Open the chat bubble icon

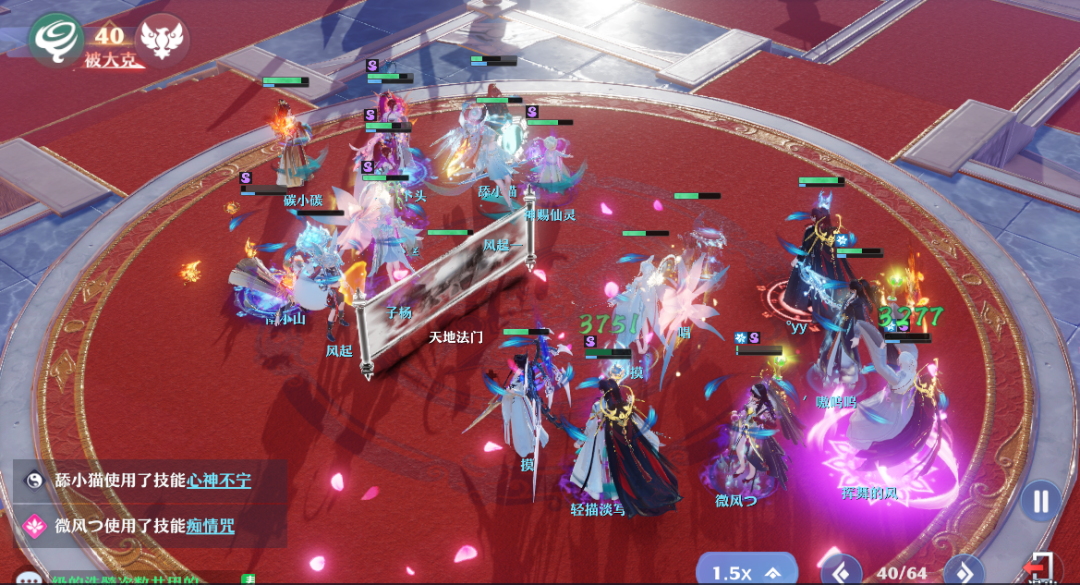(x=28, y=577)
